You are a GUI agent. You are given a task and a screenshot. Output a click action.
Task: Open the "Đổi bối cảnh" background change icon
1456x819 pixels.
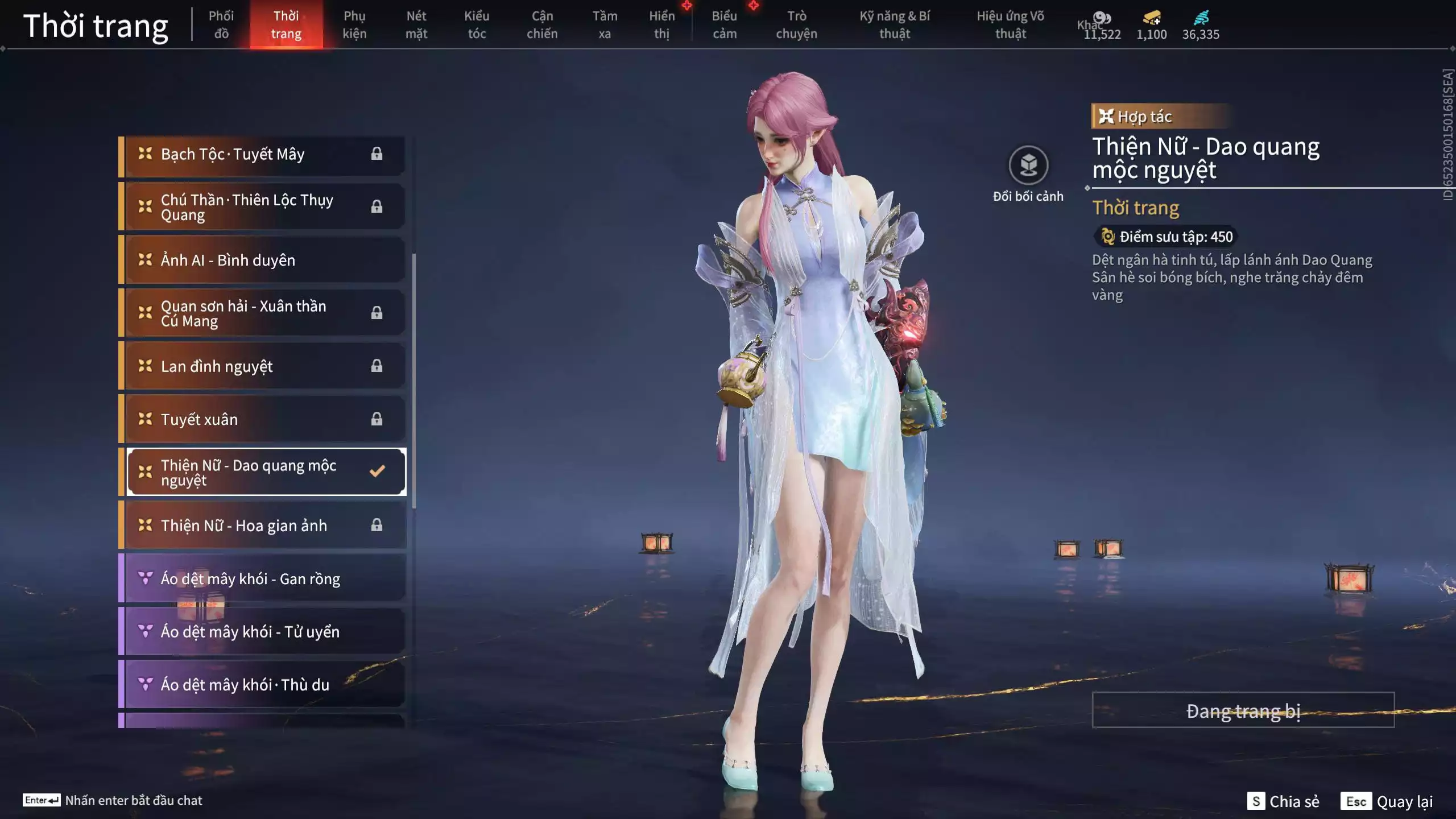click(1027, 166)
